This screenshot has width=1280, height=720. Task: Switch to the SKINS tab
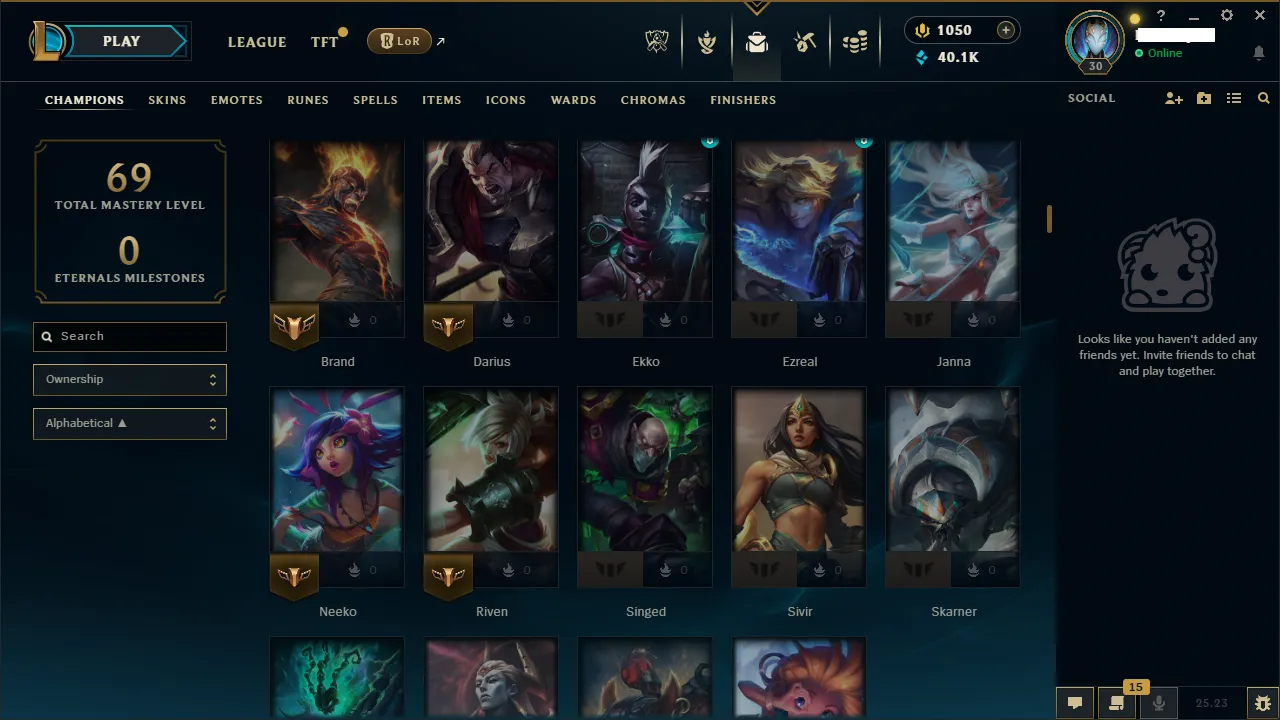(167, 100)
